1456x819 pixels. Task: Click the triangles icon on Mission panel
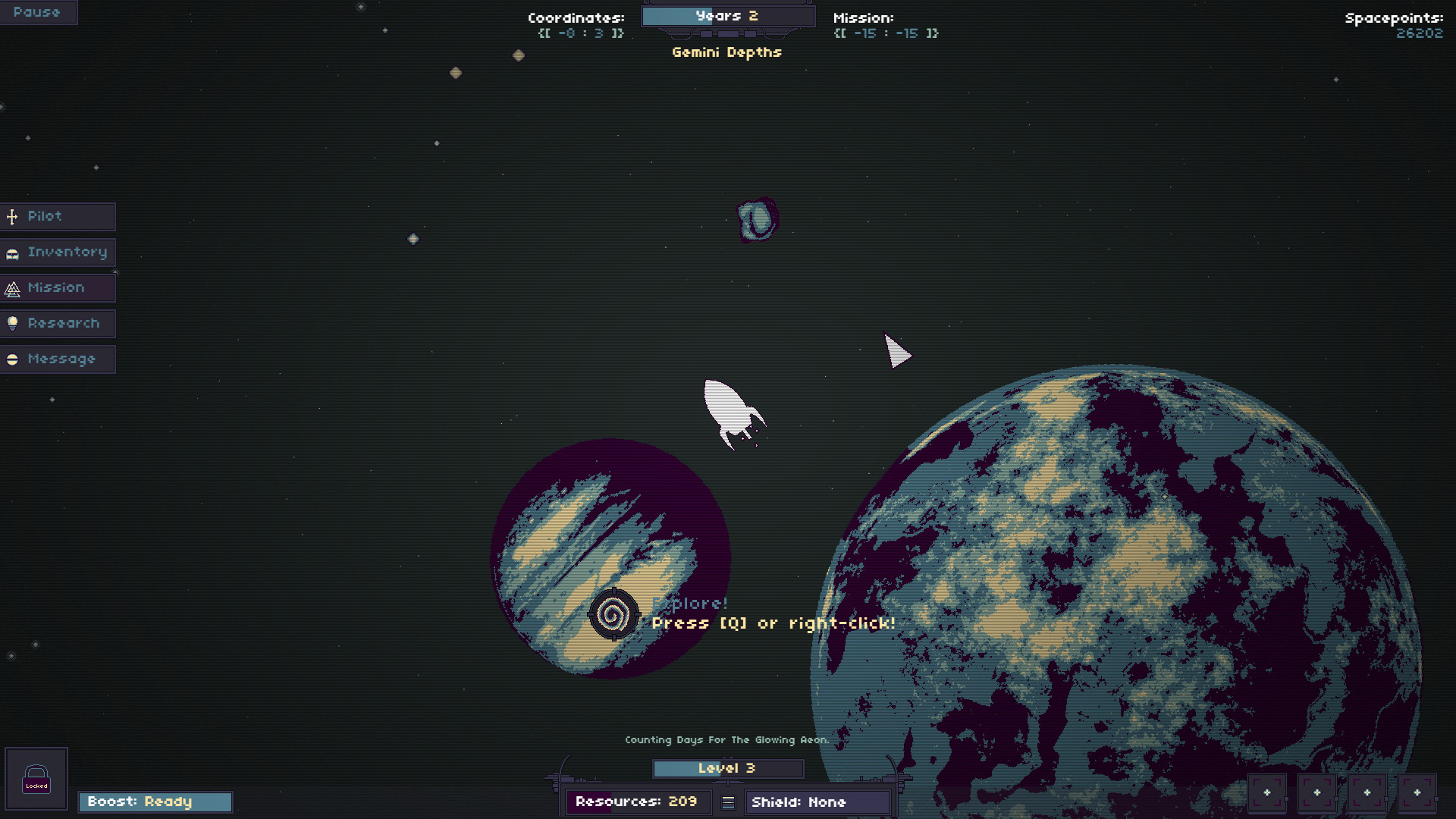13,288
